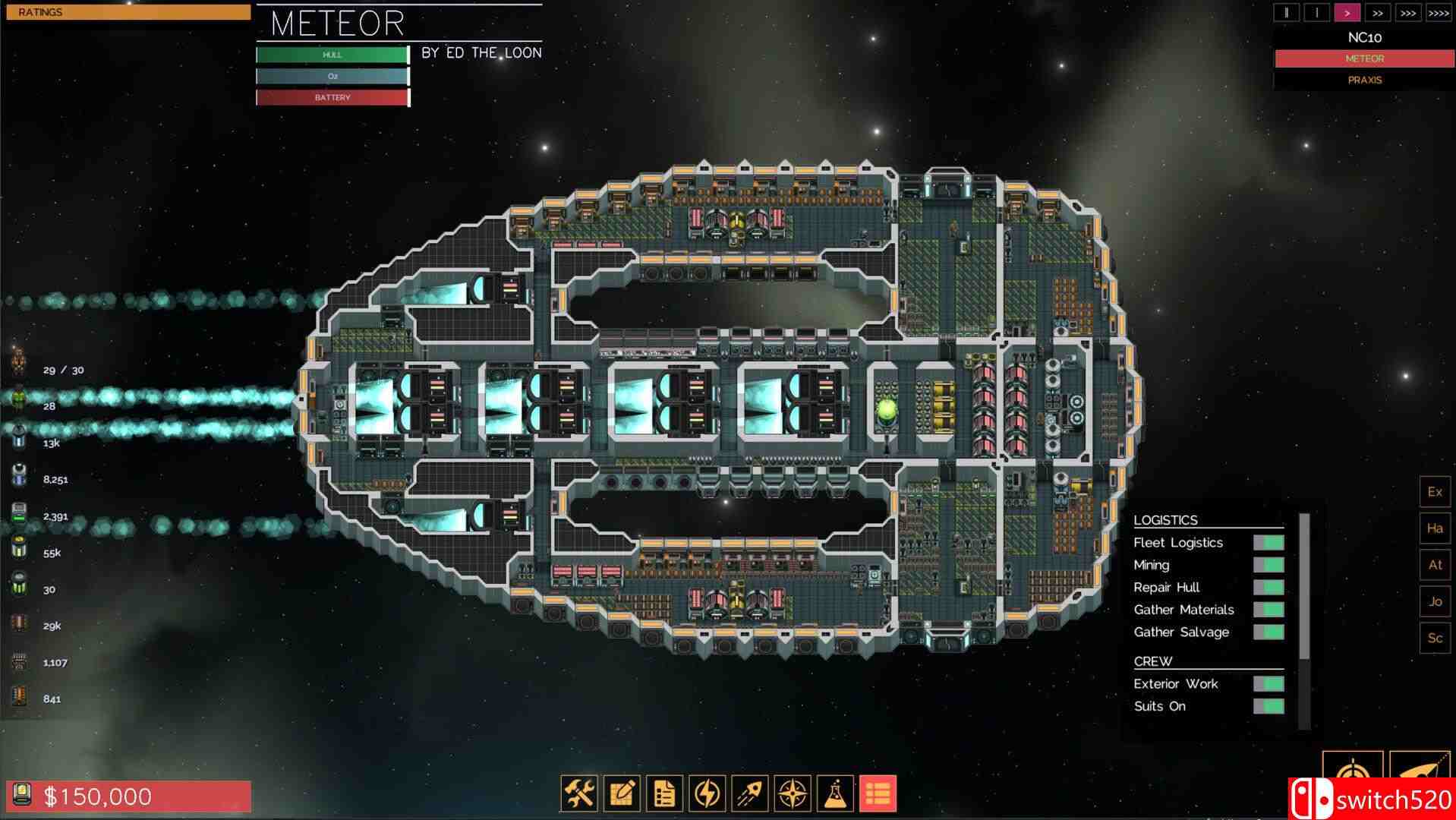Open the lightning bolt power panel
The image size is (1456, 820).
[707, 793]
